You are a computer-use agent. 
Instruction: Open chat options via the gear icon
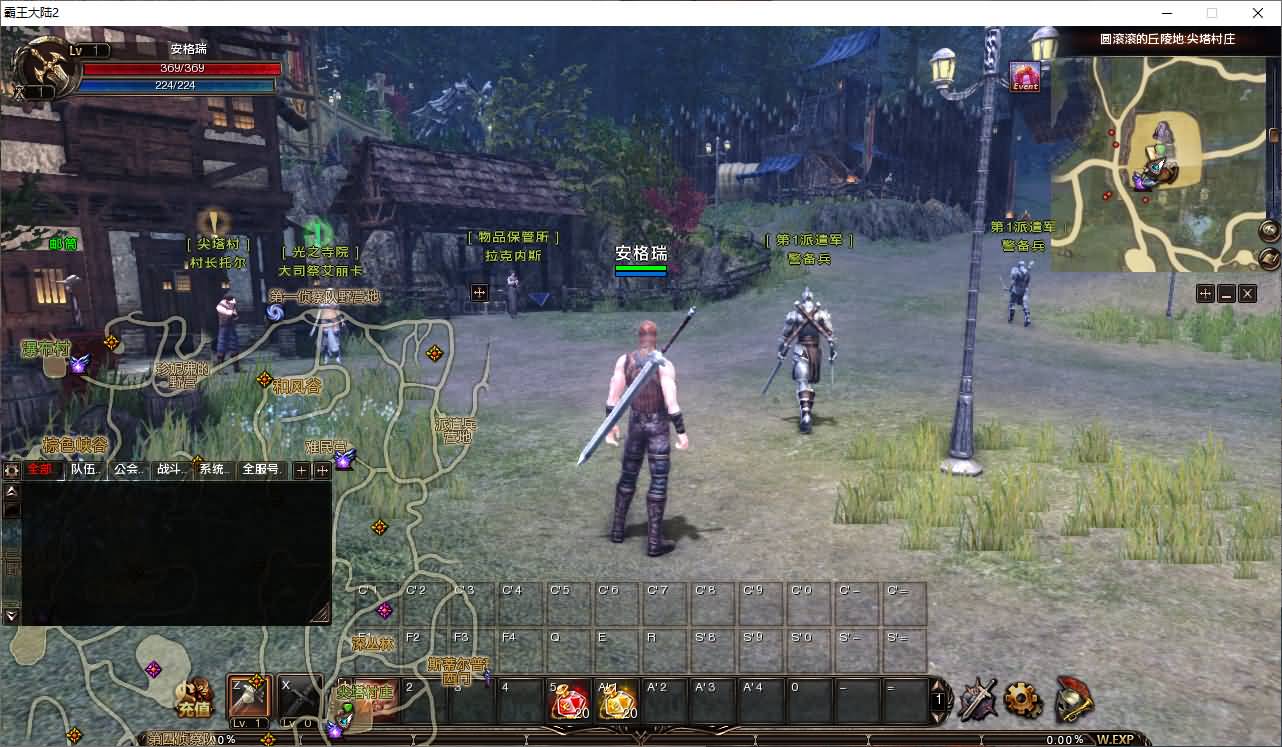coord(12,470)
